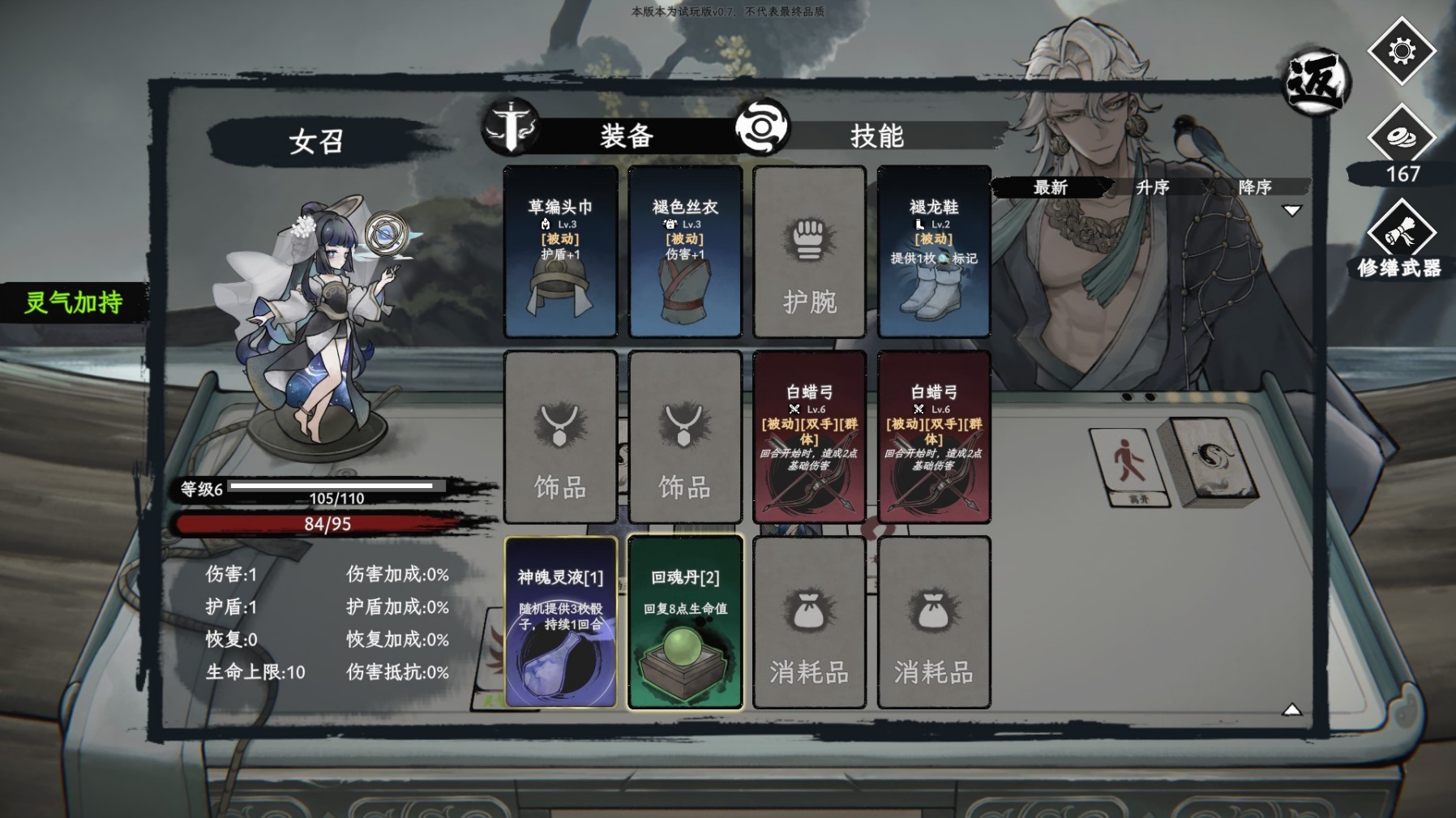The height and width of the screenshot is (818, 1456).
Task: Sort inventory by 最新
Action: [1051, 187]
